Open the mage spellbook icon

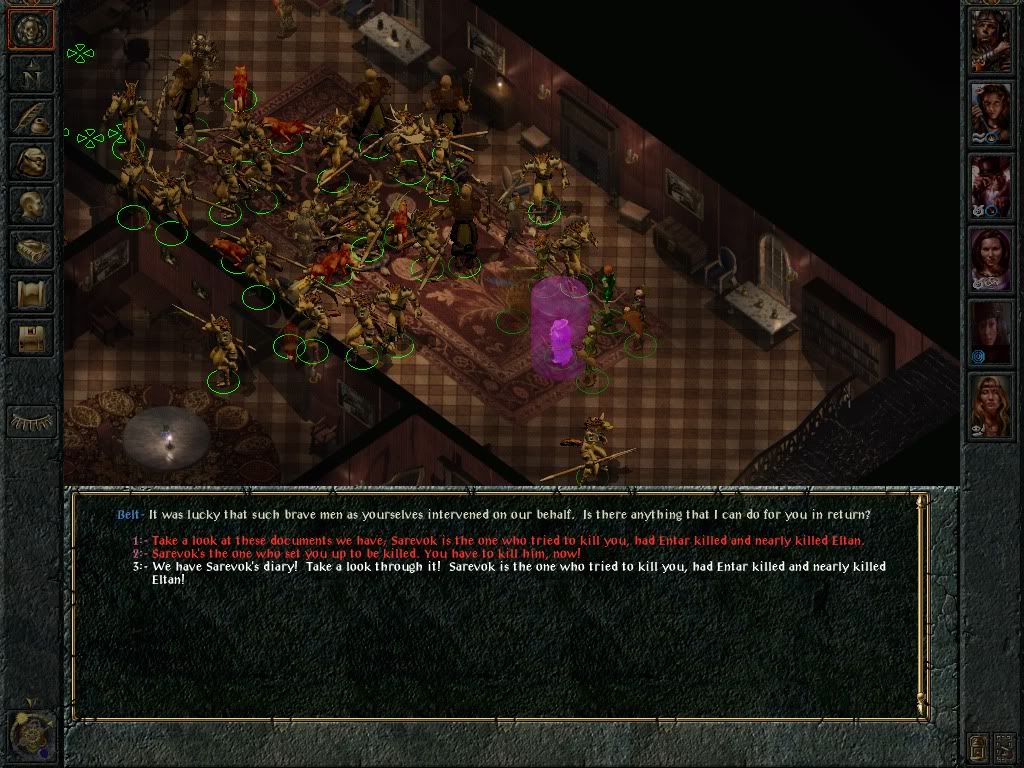(31, 249)
